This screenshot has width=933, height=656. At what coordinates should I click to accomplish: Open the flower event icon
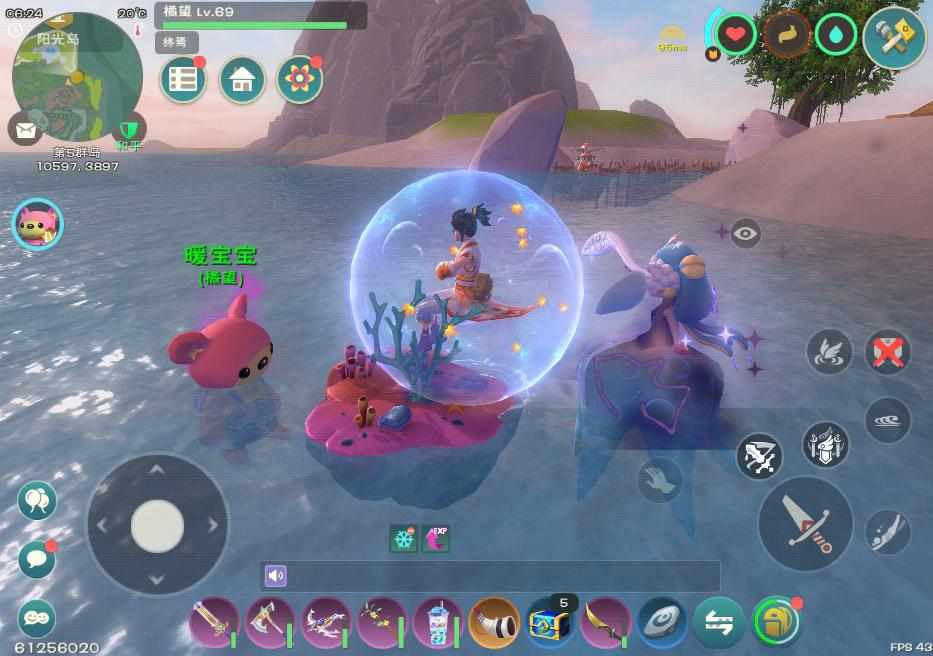point(300,80)
